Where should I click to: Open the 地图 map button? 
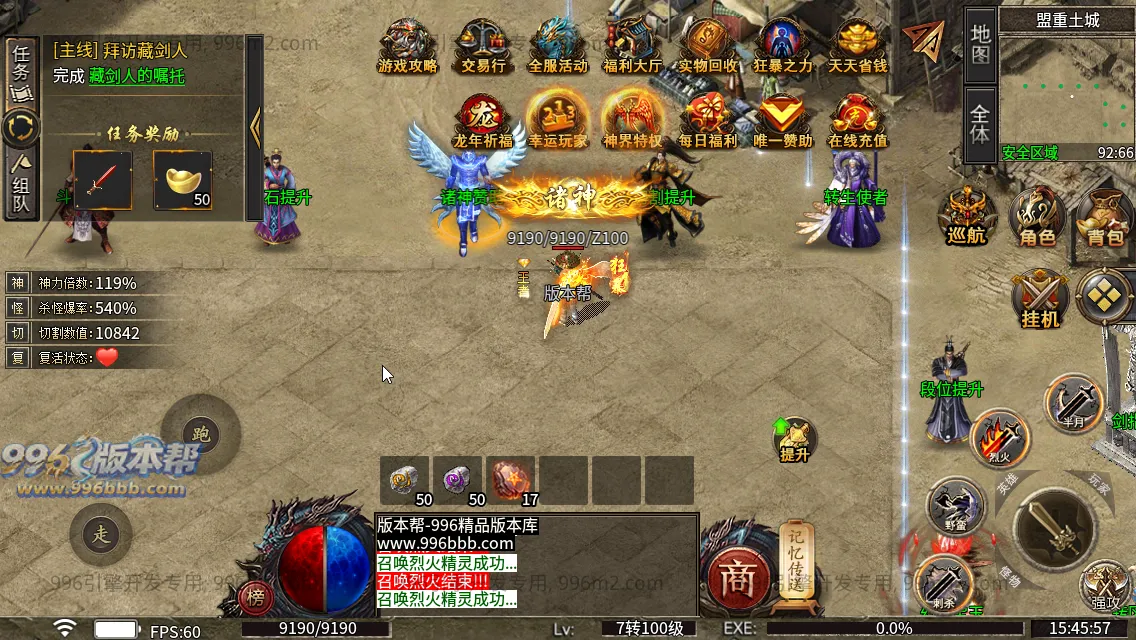point(980,44)
